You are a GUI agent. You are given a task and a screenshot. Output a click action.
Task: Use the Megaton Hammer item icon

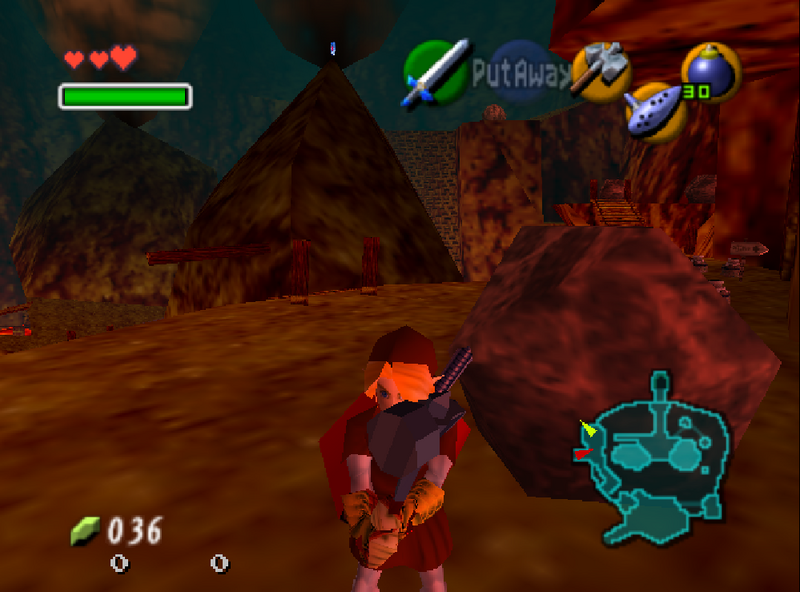tap(601, 70)
